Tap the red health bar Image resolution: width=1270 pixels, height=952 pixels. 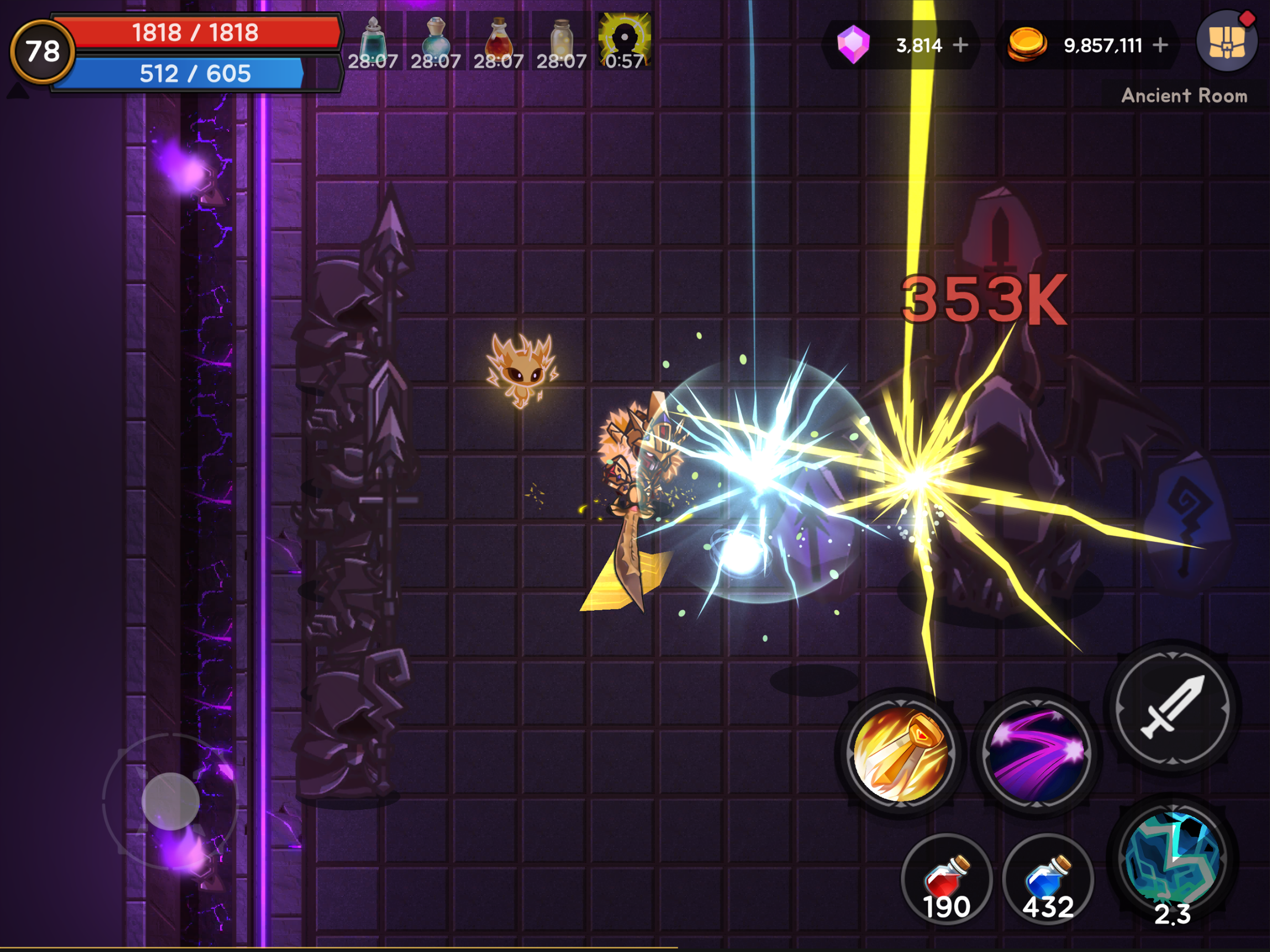tap(195, 33)
